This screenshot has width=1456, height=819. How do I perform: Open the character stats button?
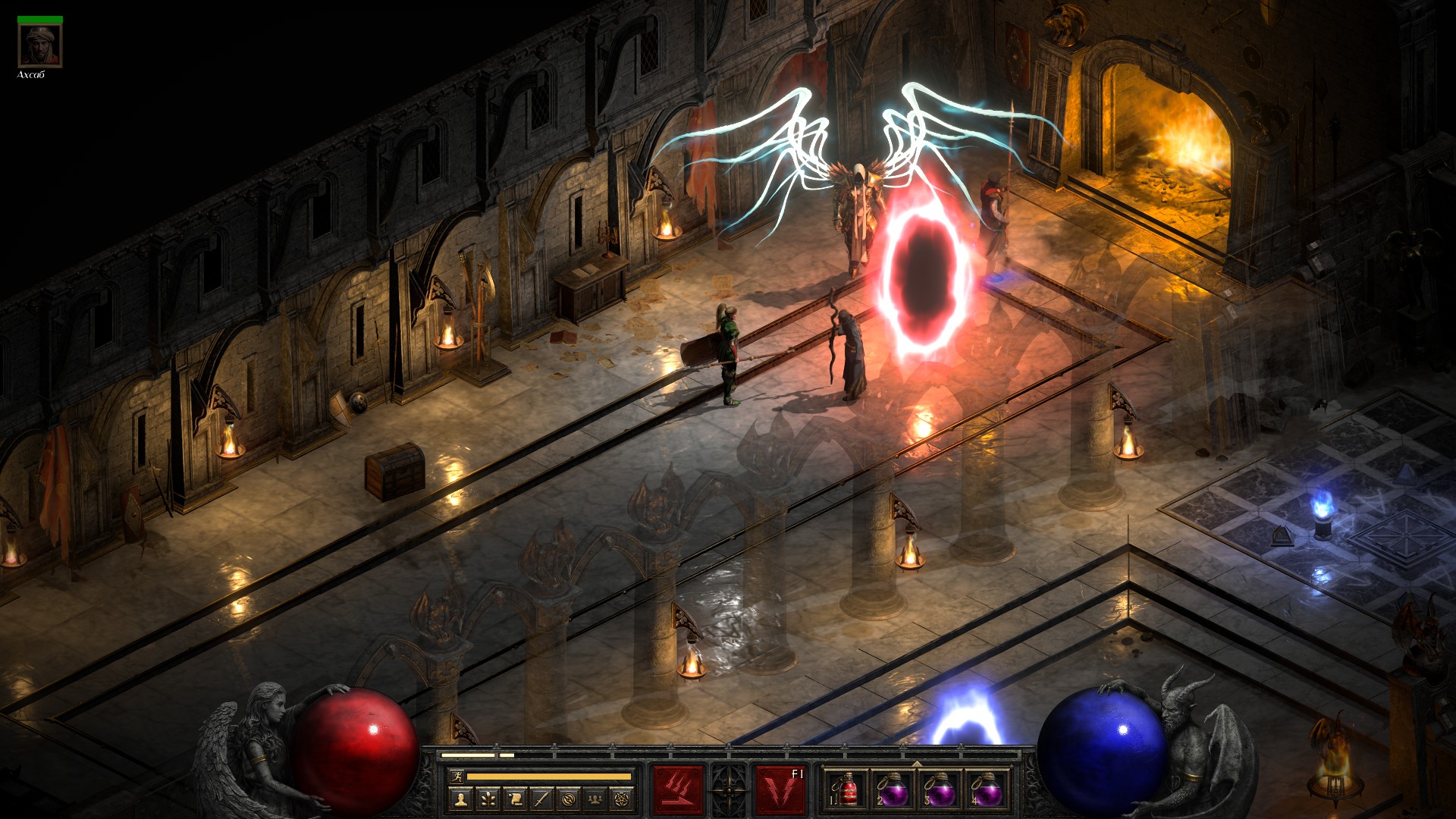(x=460, y=799)
